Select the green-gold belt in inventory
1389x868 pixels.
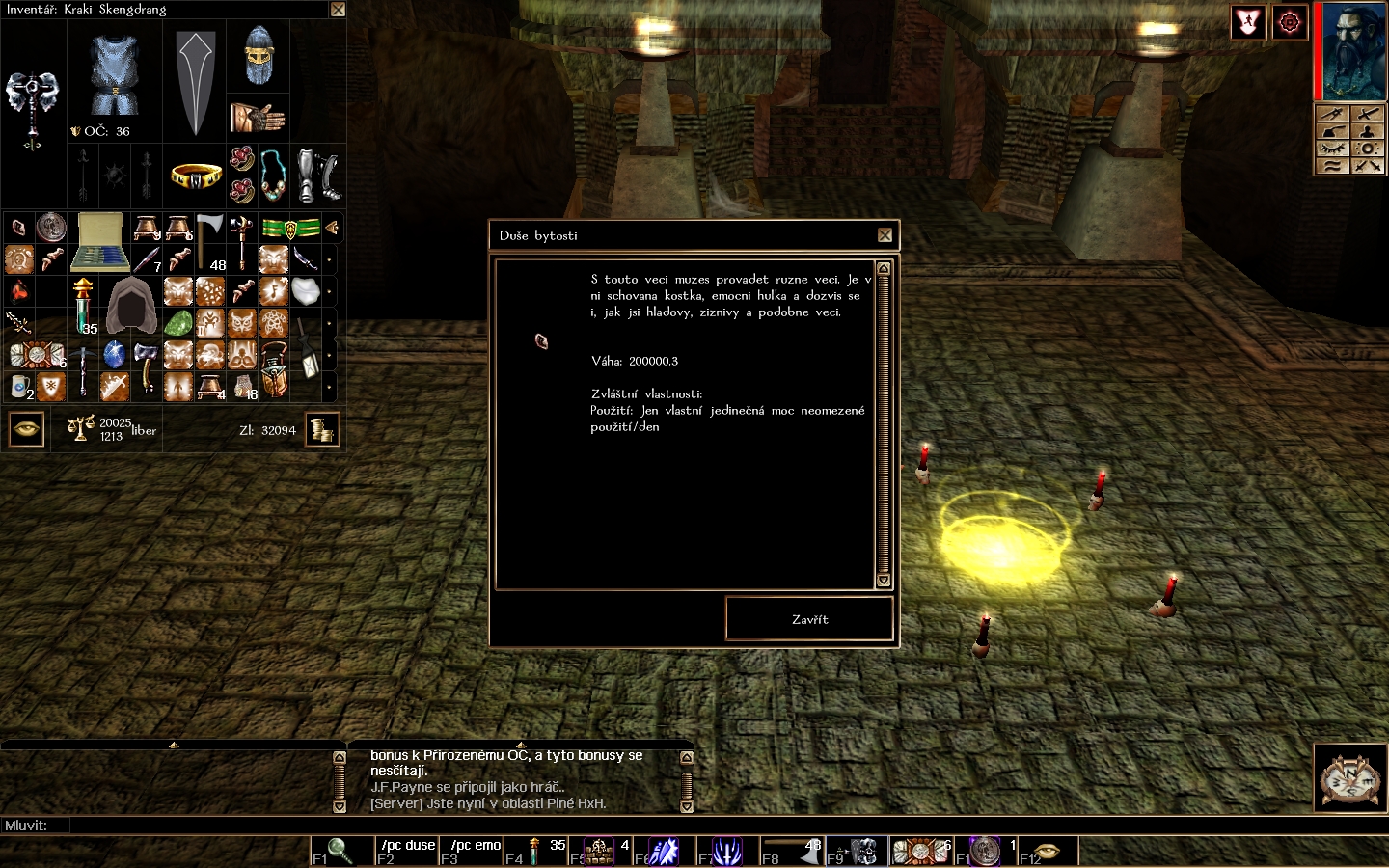tap(289, 229)
